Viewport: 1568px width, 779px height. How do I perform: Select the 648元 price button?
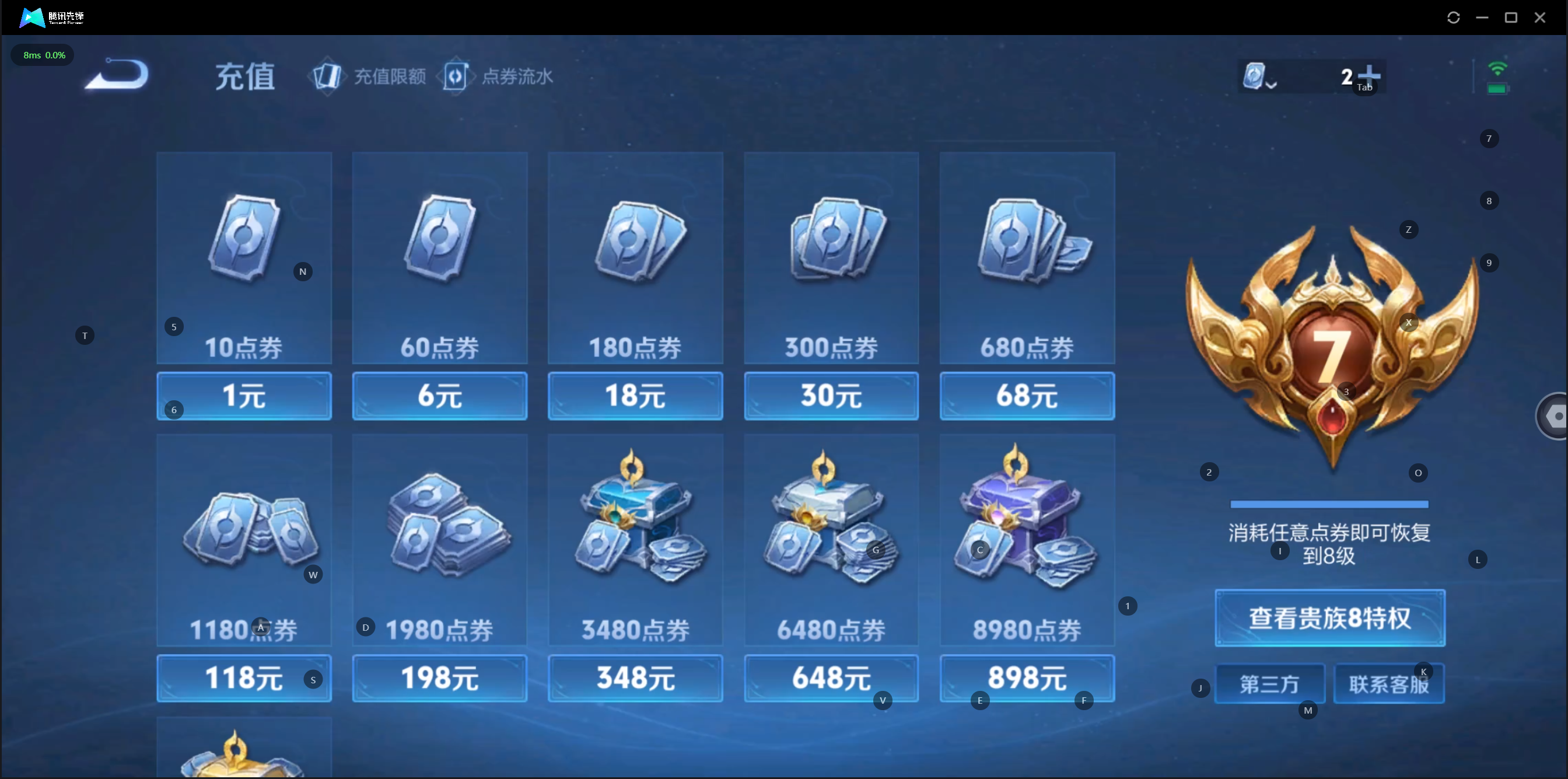[x=831, y=678]
